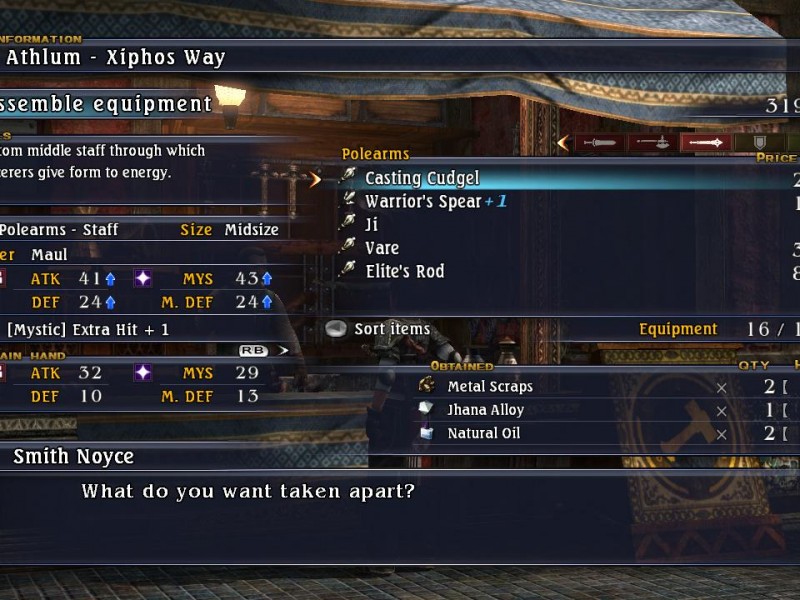
Task: Switch to the shield category tab
Action: [759, 143]
